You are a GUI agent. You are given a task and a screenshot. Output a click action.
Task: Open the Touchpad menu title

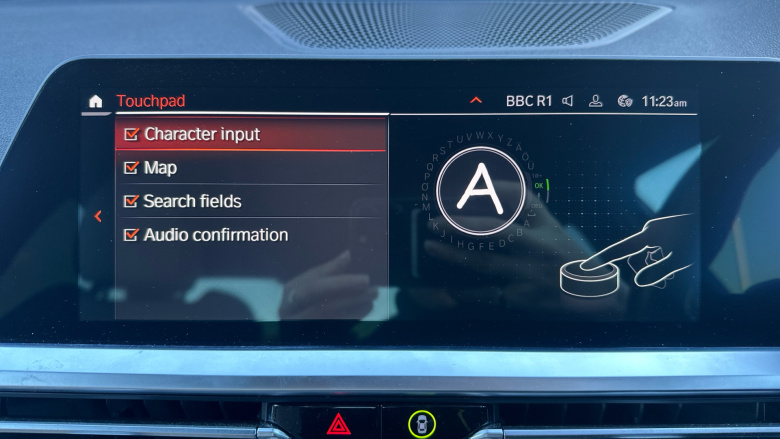[150, 101]
